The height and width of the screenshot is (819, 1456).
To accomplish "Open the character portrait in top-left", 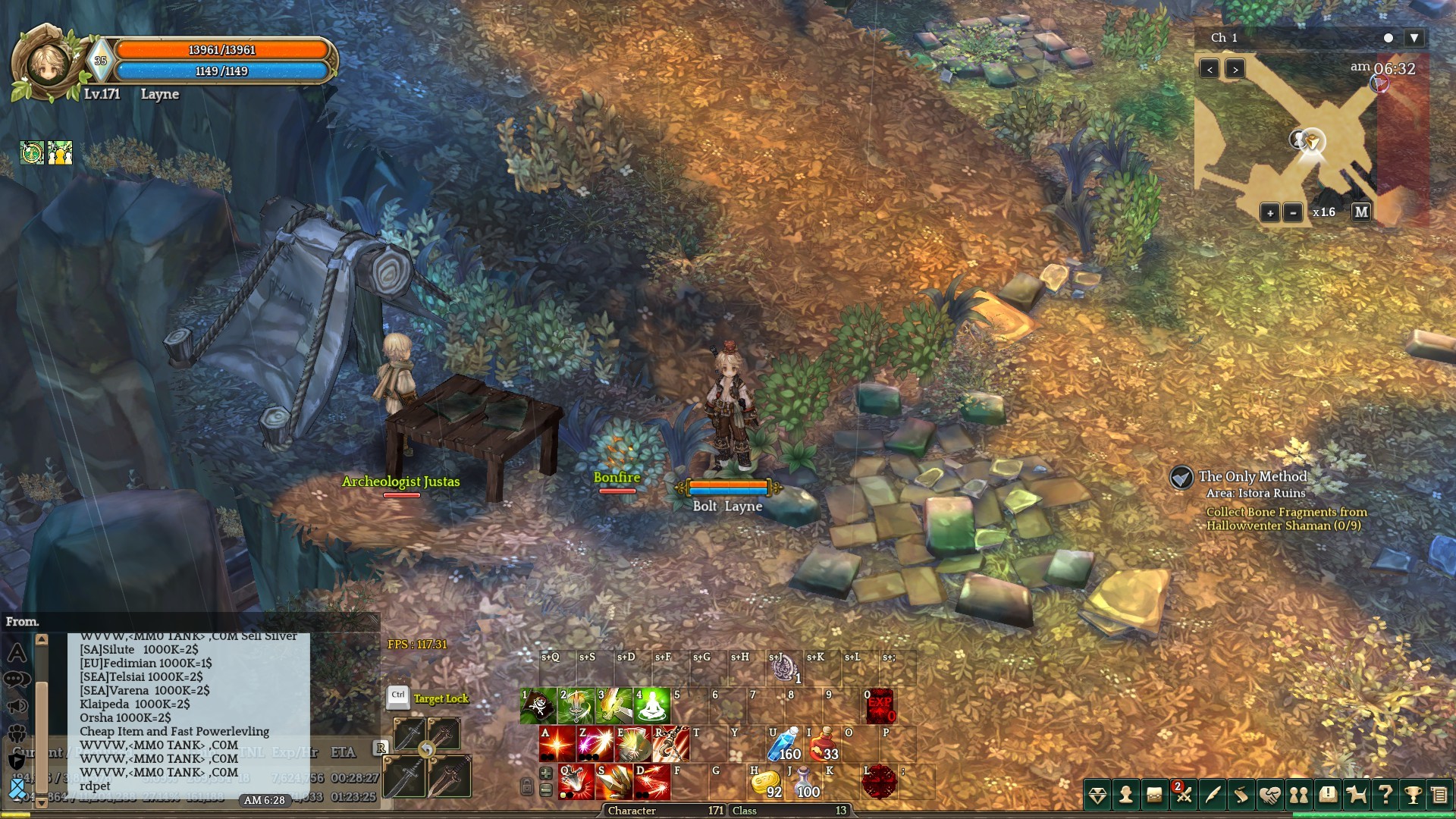I will pyautogui.click(x=48, y=64).
